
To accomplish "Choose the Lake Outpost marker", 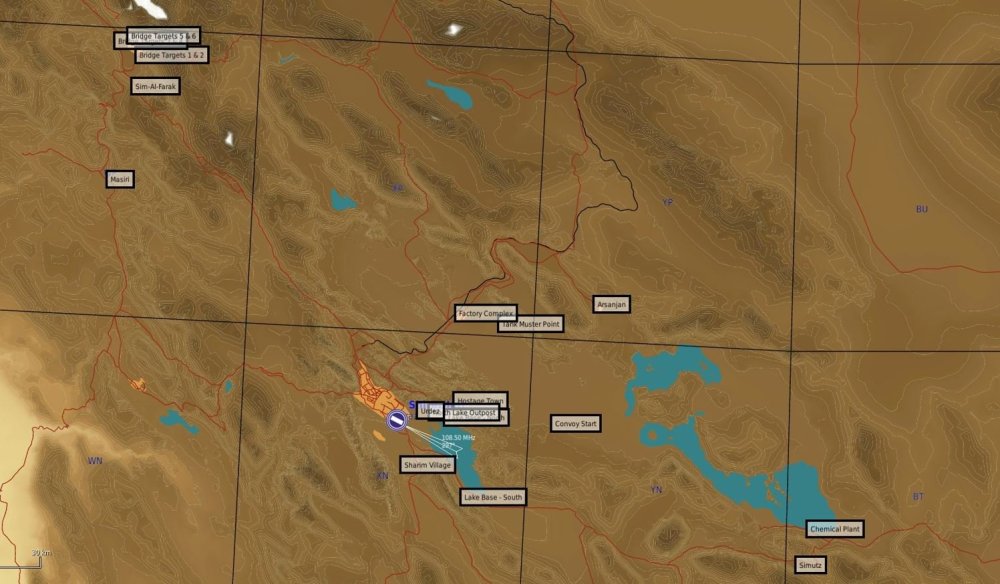I will [474, 412].
